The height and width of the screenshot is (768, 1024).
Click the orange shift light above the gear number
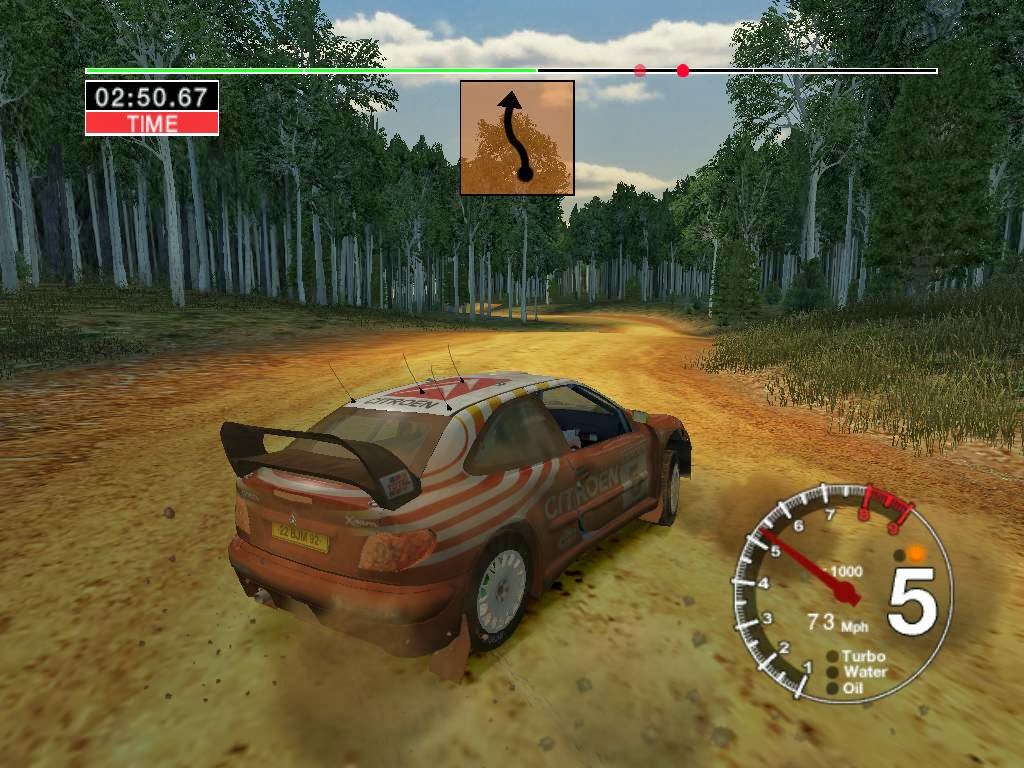click(x=915, y=552)
